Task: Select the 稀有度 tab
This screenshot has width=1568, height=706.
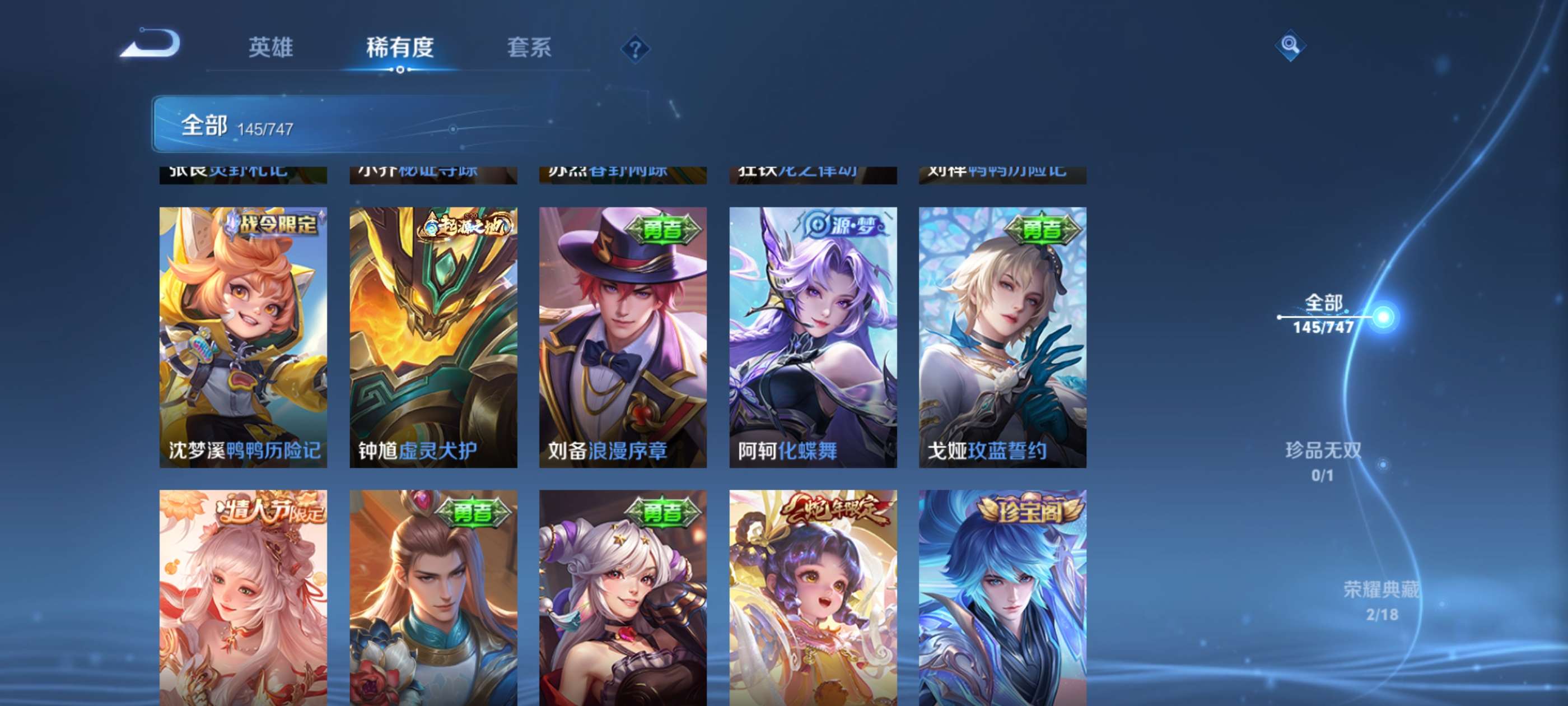Action: 399,48
